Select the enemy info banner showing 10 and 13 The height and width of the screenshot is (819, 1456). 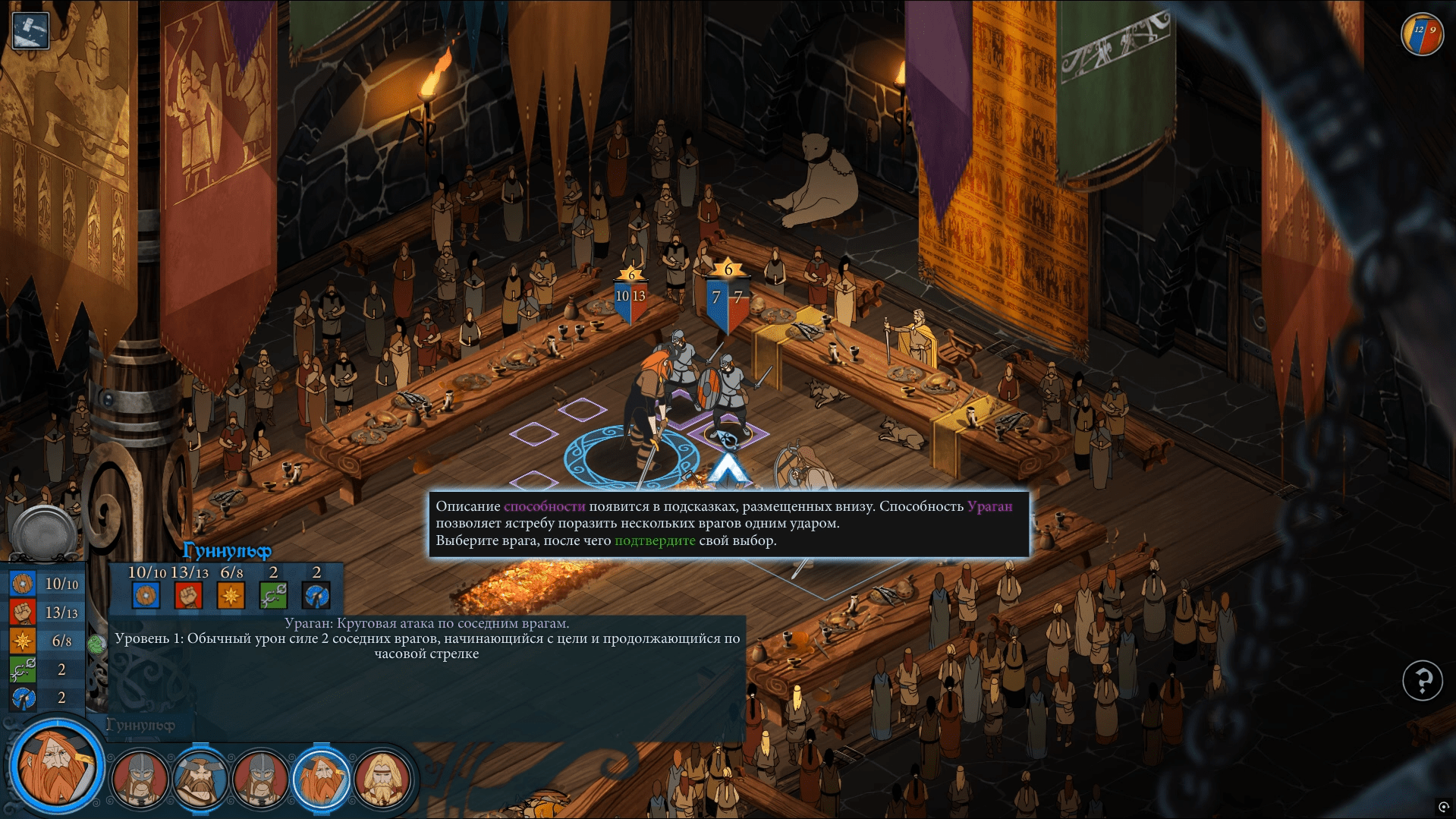pyautogui.click(x=631, y=298)
